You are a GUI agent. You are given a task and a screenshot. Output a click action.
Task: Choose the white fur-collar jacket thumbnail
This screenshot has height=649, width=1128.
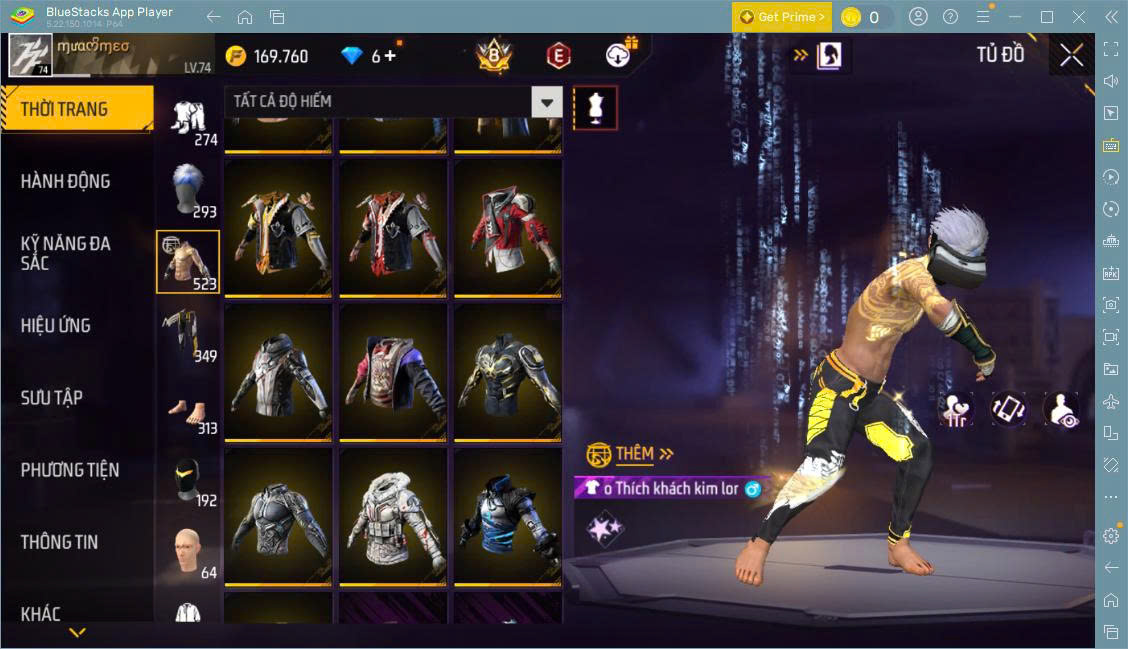coord(393,516)
